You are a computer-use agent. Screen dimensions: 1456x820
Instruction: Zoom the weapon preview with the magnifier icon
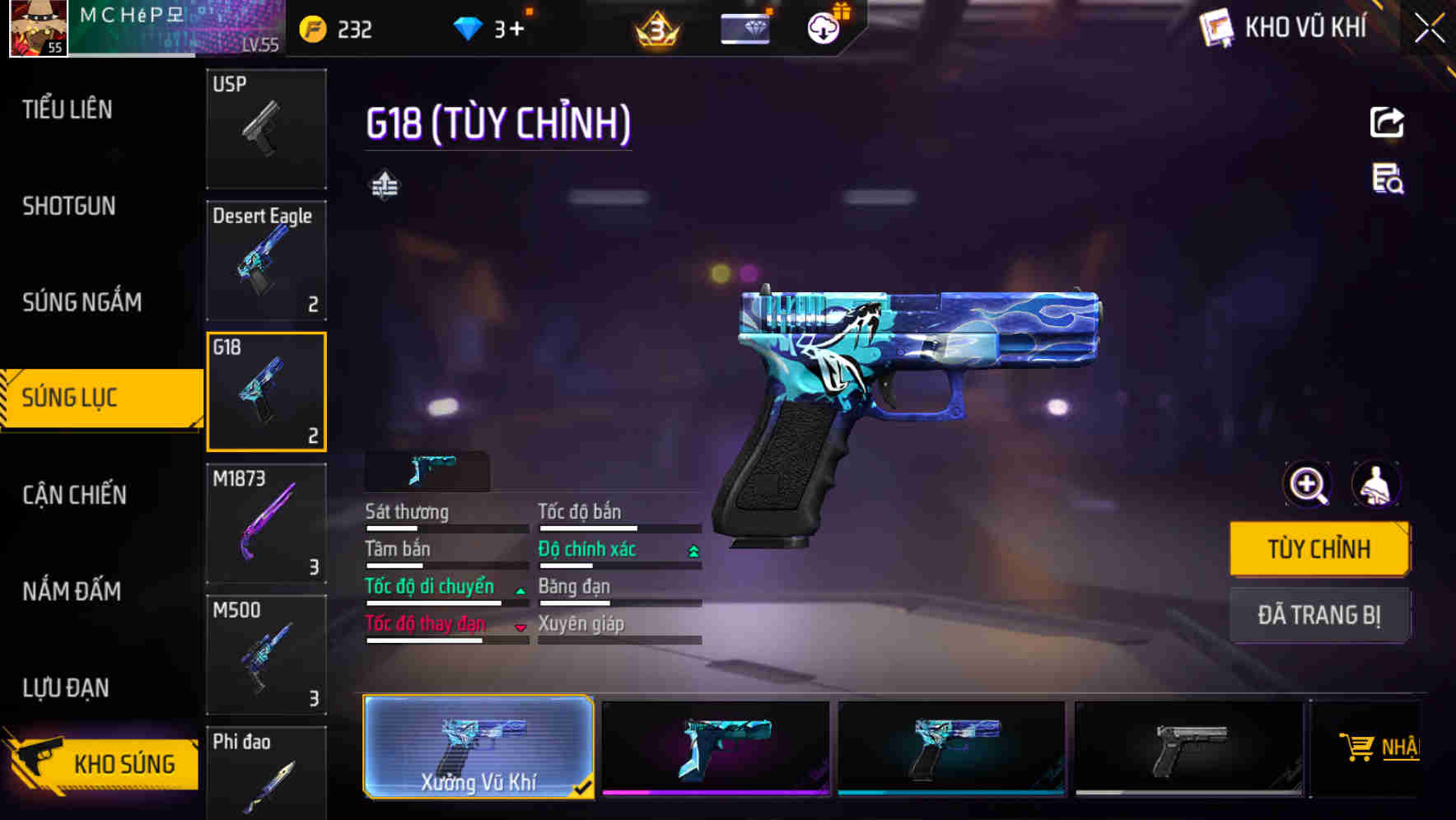point(1306,484)
